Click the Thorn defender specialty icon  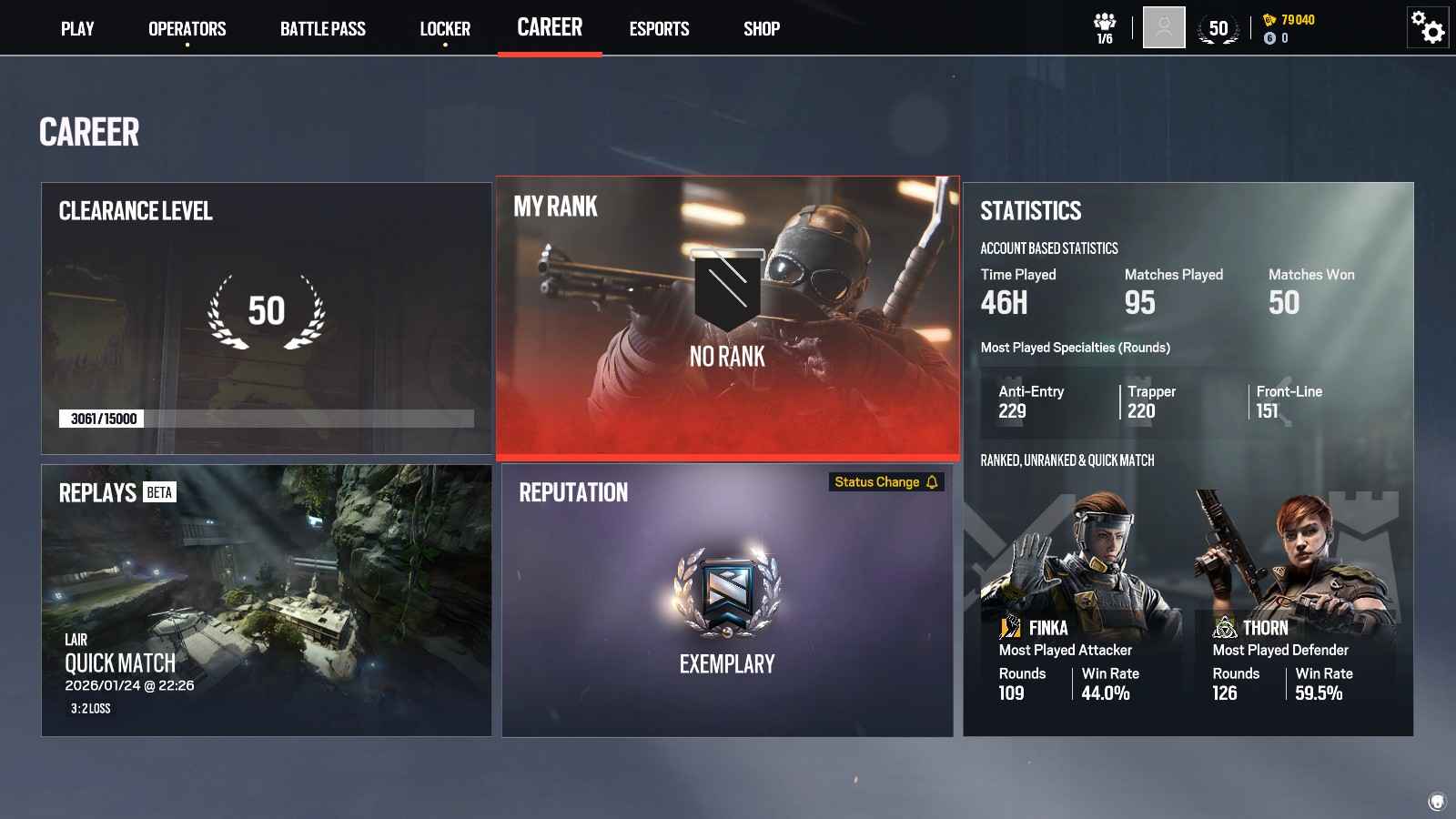(x=1222, y=626)
